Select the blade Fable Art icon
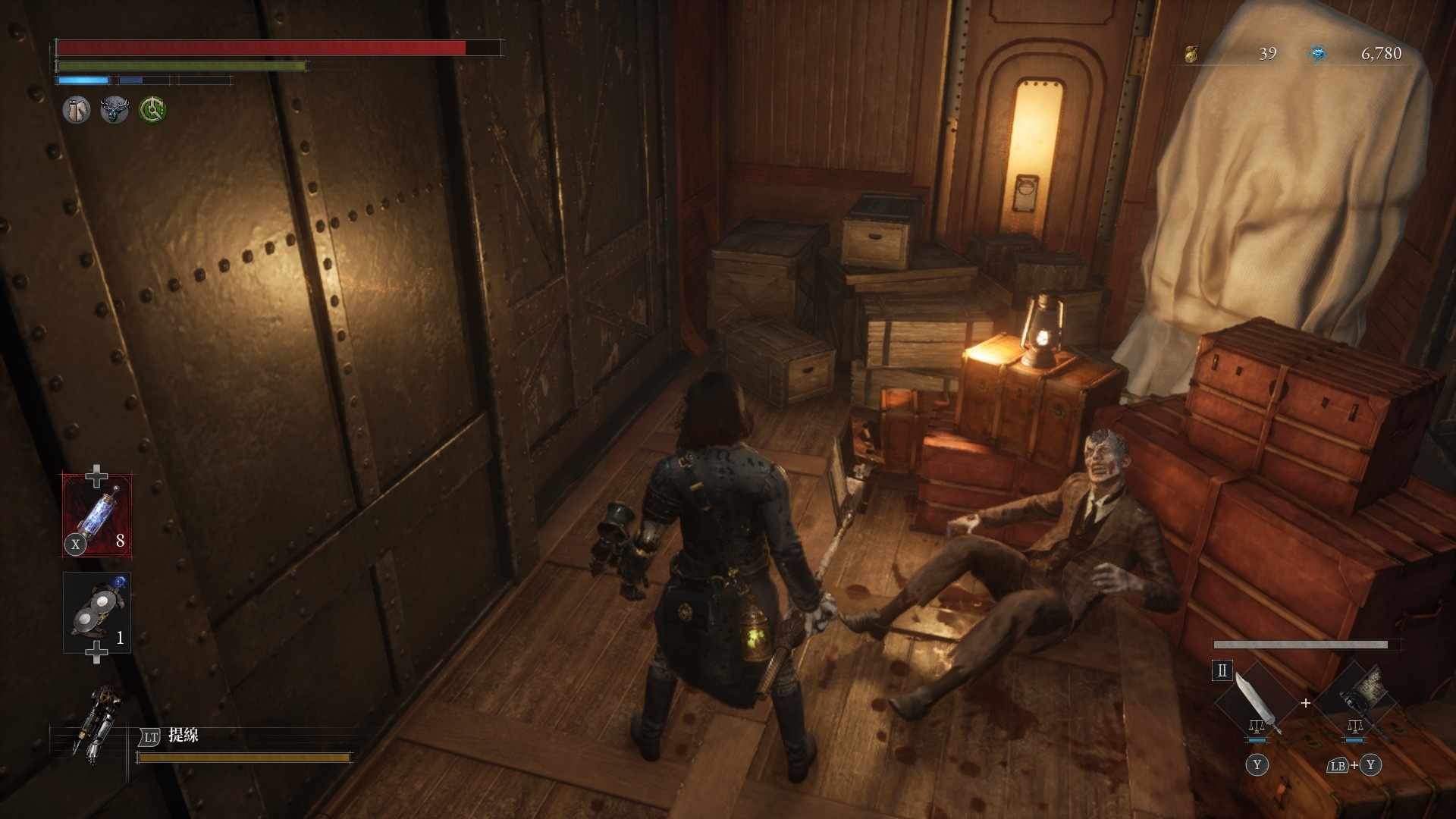Image resolution: width=1456 pixels, height=819 pixels. pos(1256,703)
